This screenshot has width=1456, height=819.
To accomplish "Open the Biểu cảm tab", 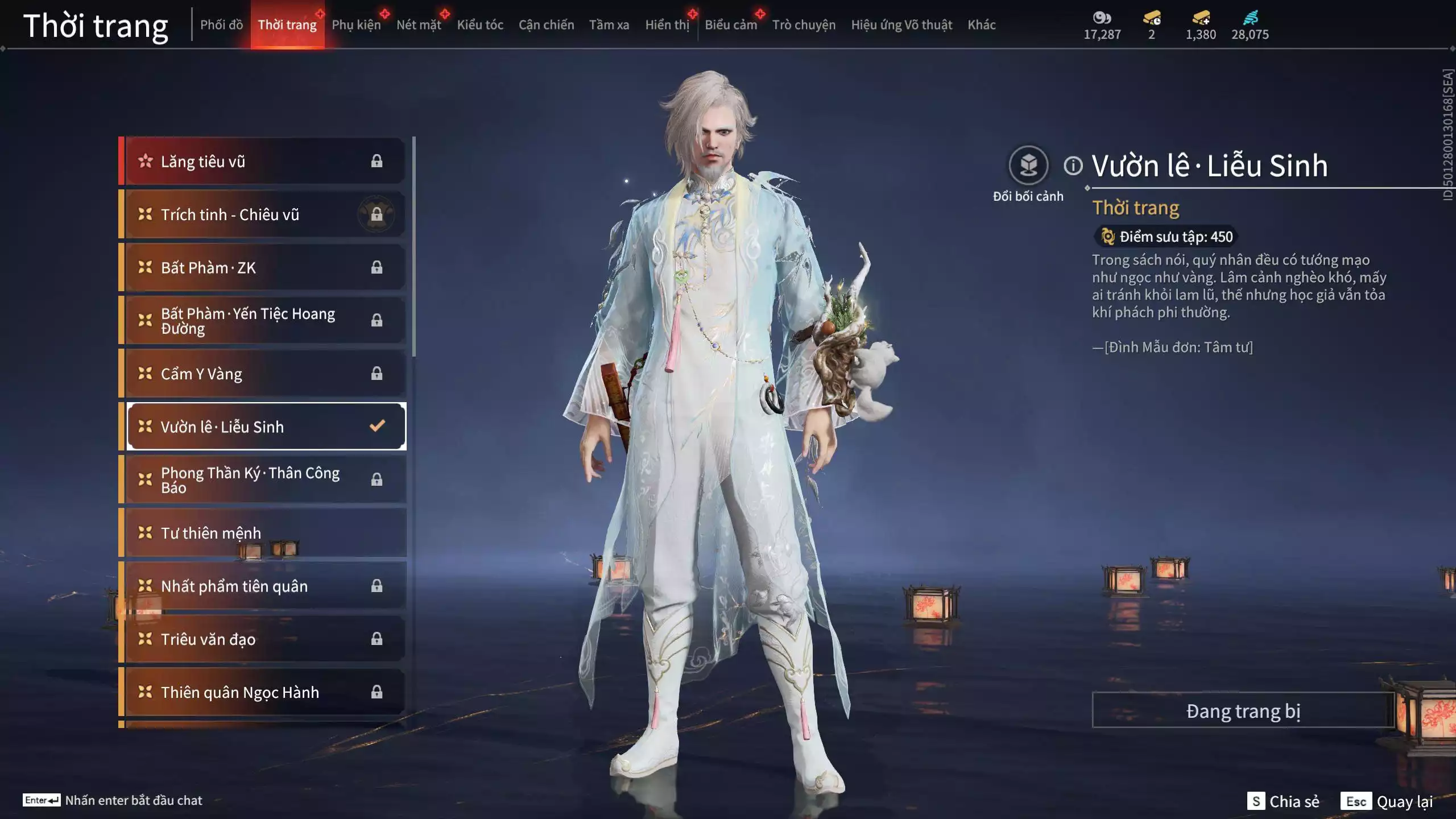I will (x=731, y=25).
